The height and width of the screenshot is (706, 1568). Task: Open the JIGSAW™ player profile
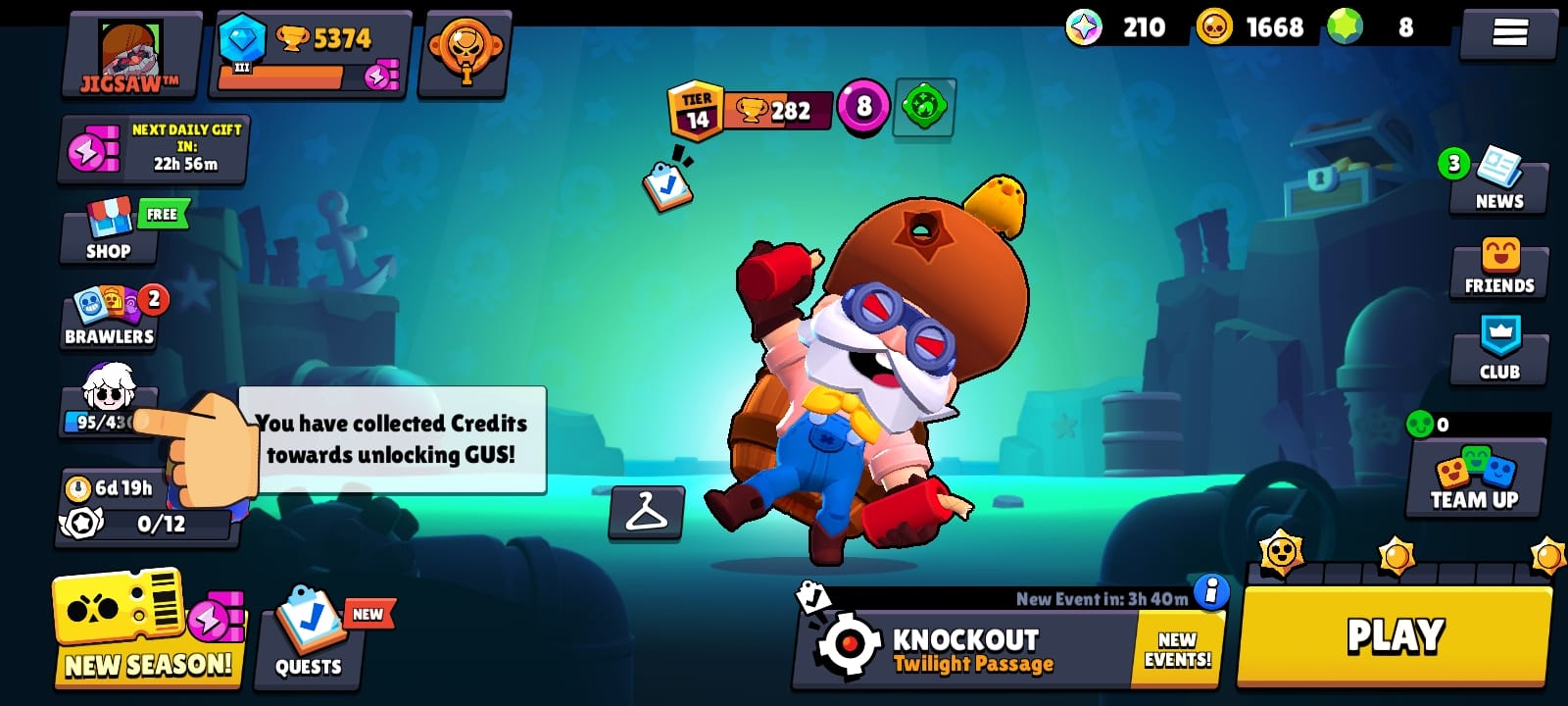pos(132,54)
